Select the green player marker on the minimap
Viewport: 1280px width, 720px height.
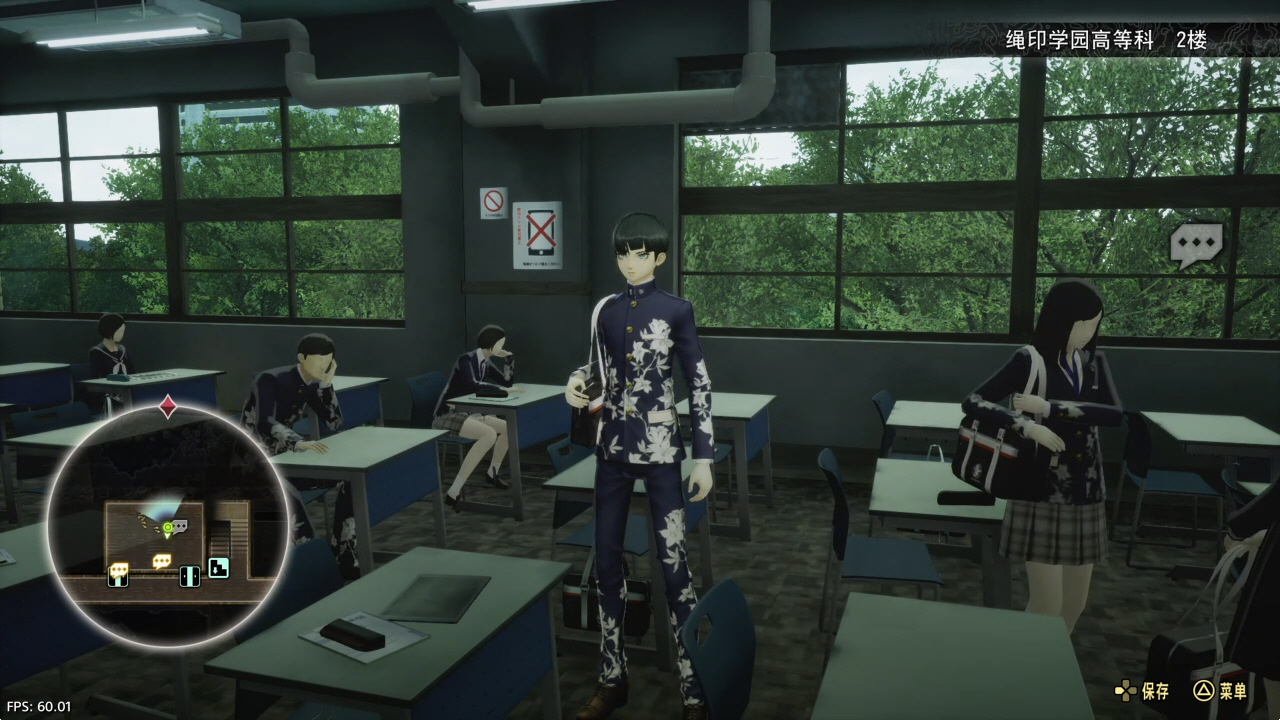(167, 527)
